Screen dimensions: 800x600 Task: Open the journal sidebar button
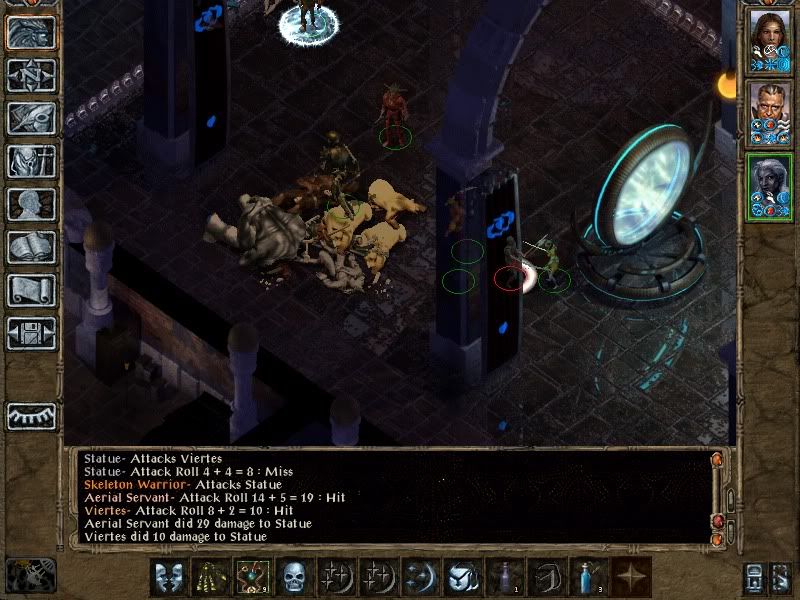[32, 118]
